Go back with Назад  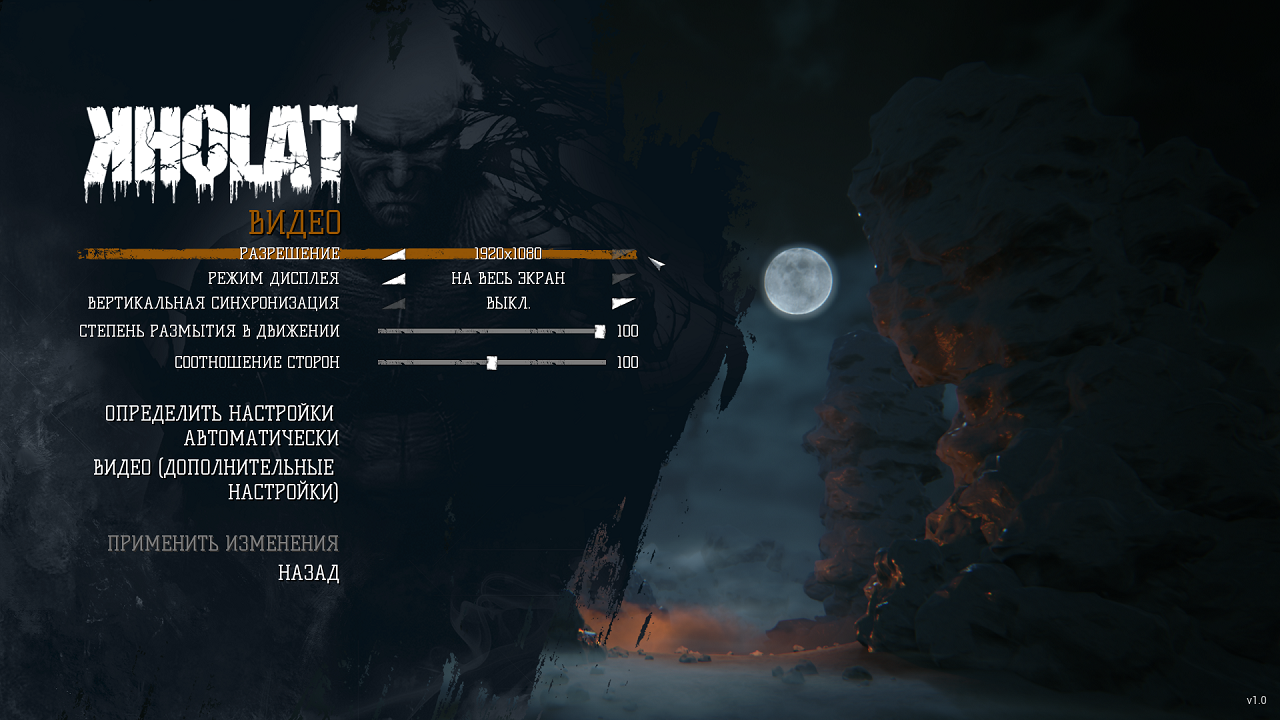click(x=308, y=574)
